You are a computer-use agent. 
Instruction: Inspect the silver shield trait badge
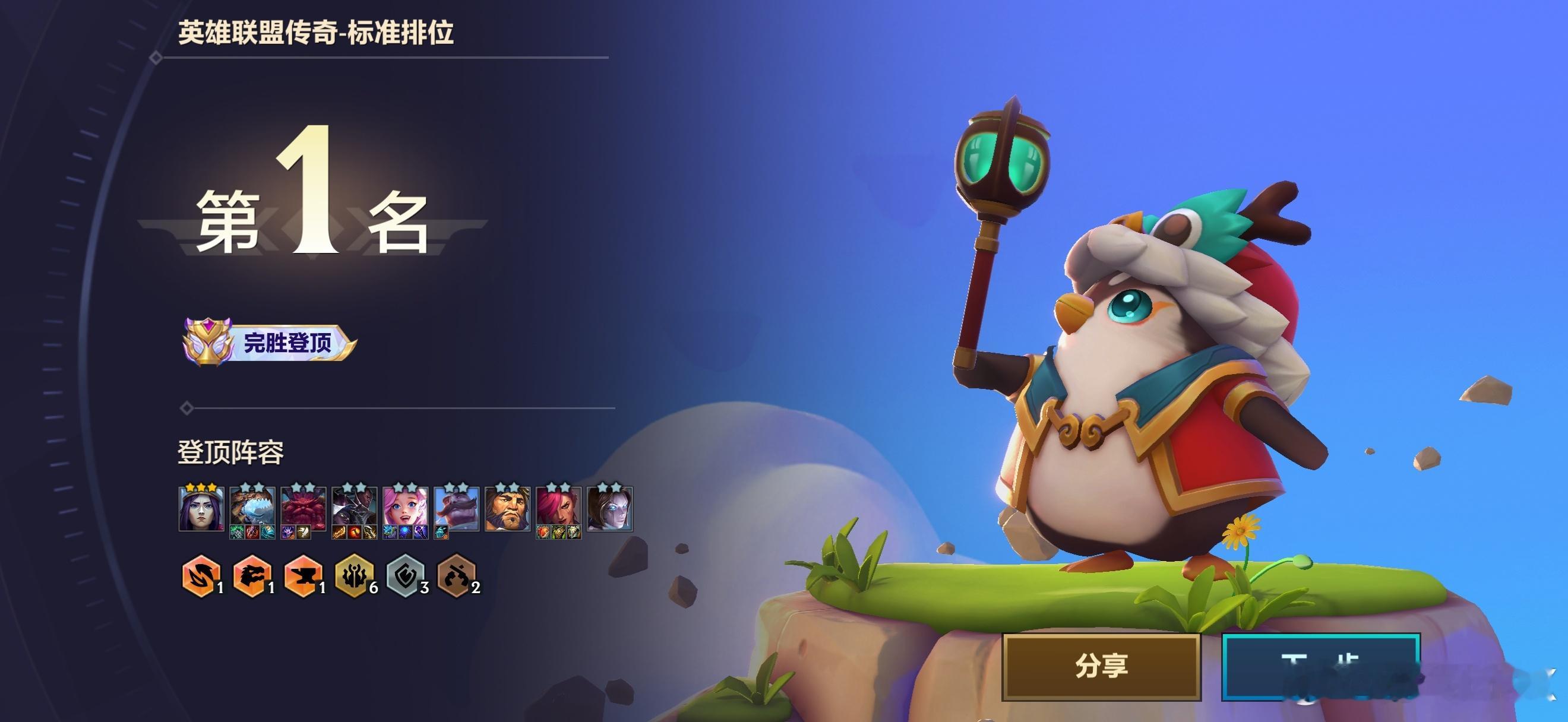click(405, 575)
